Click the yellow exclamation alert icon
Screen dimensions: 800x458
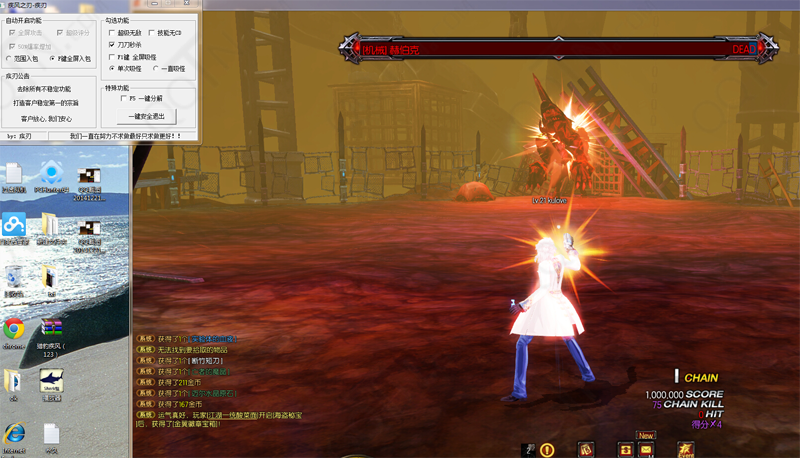tap(547, 450)
